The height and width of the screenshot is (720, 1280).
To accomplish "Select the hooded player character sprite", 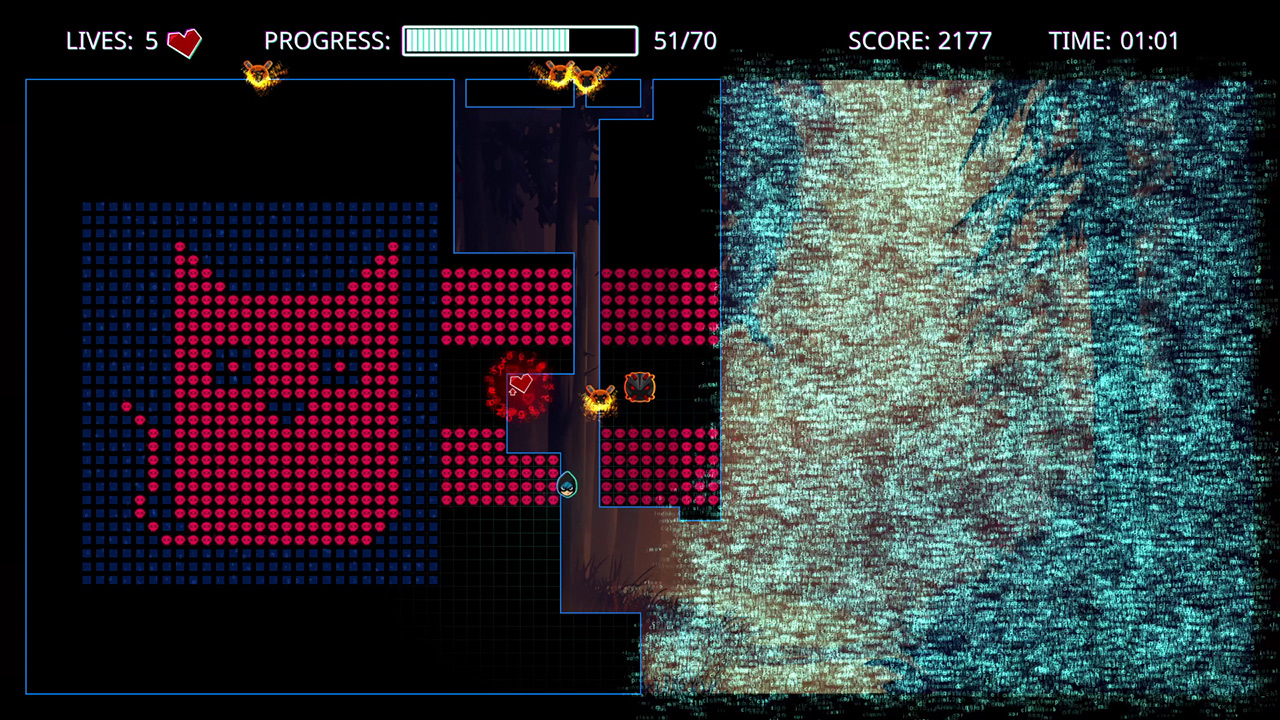I will (x=566, y=485).
